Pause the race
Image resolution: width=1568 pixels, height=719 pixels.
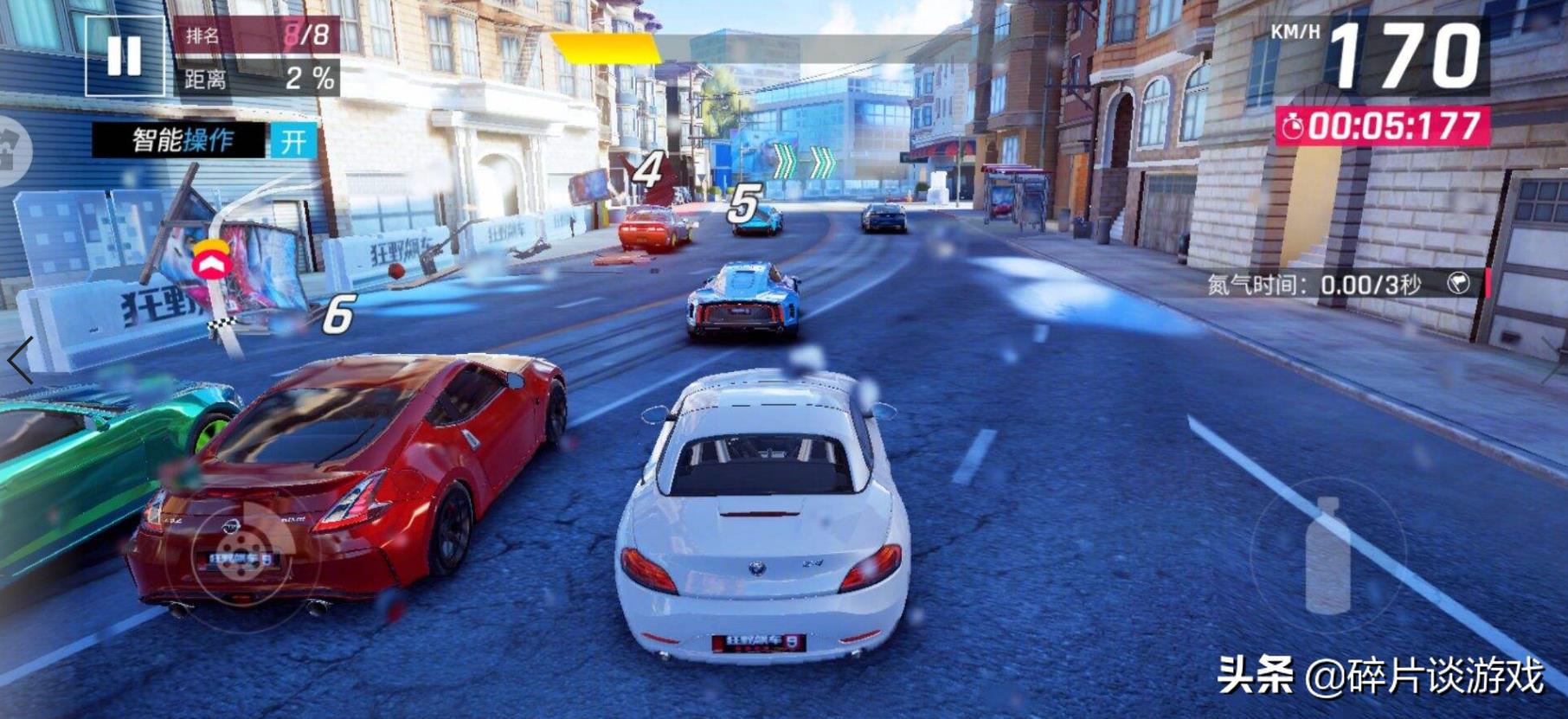pos(124,55)
